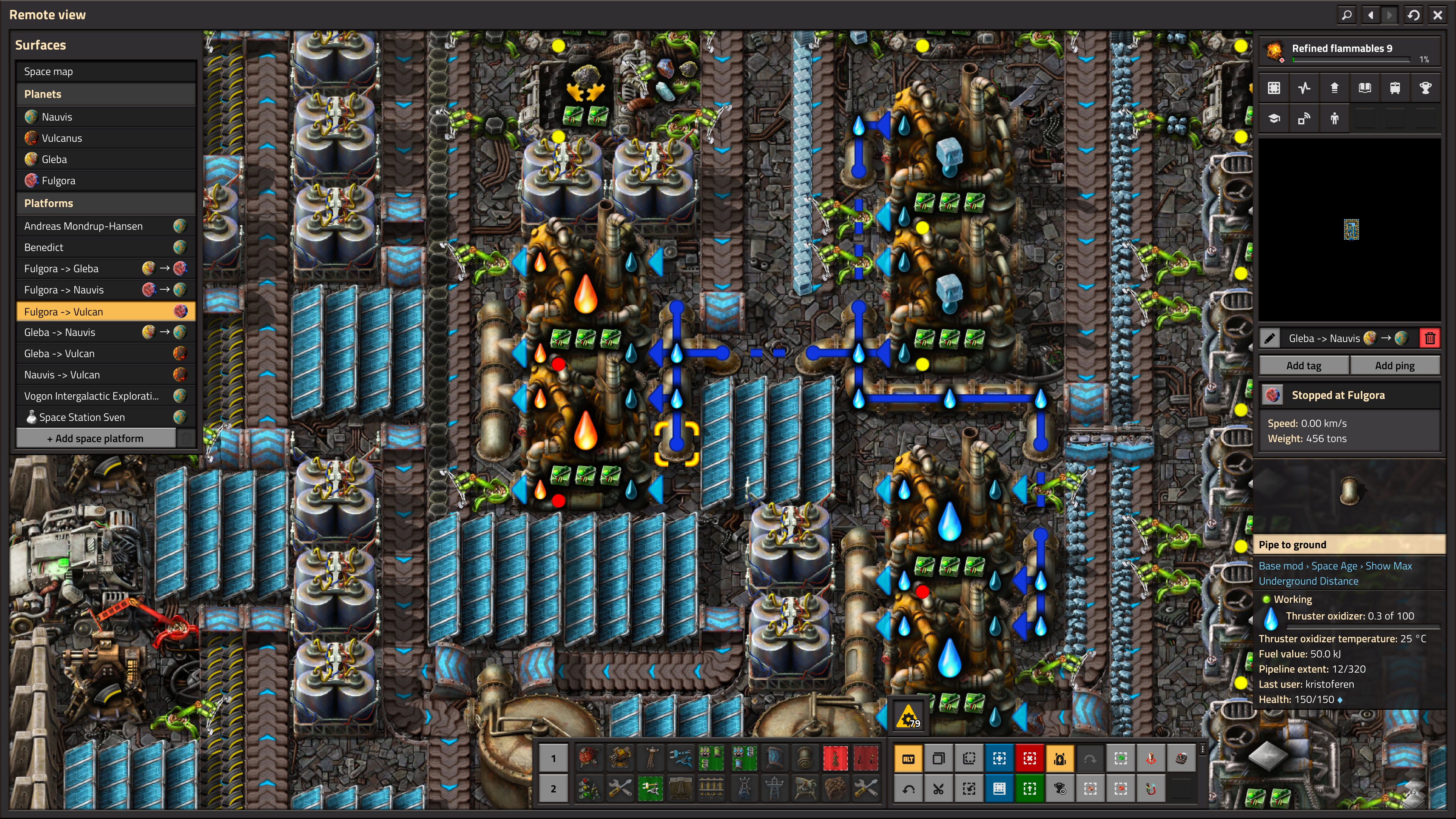Show the achievements trophy panel
Screen dimensions: 1456x819
point(1425,88)
